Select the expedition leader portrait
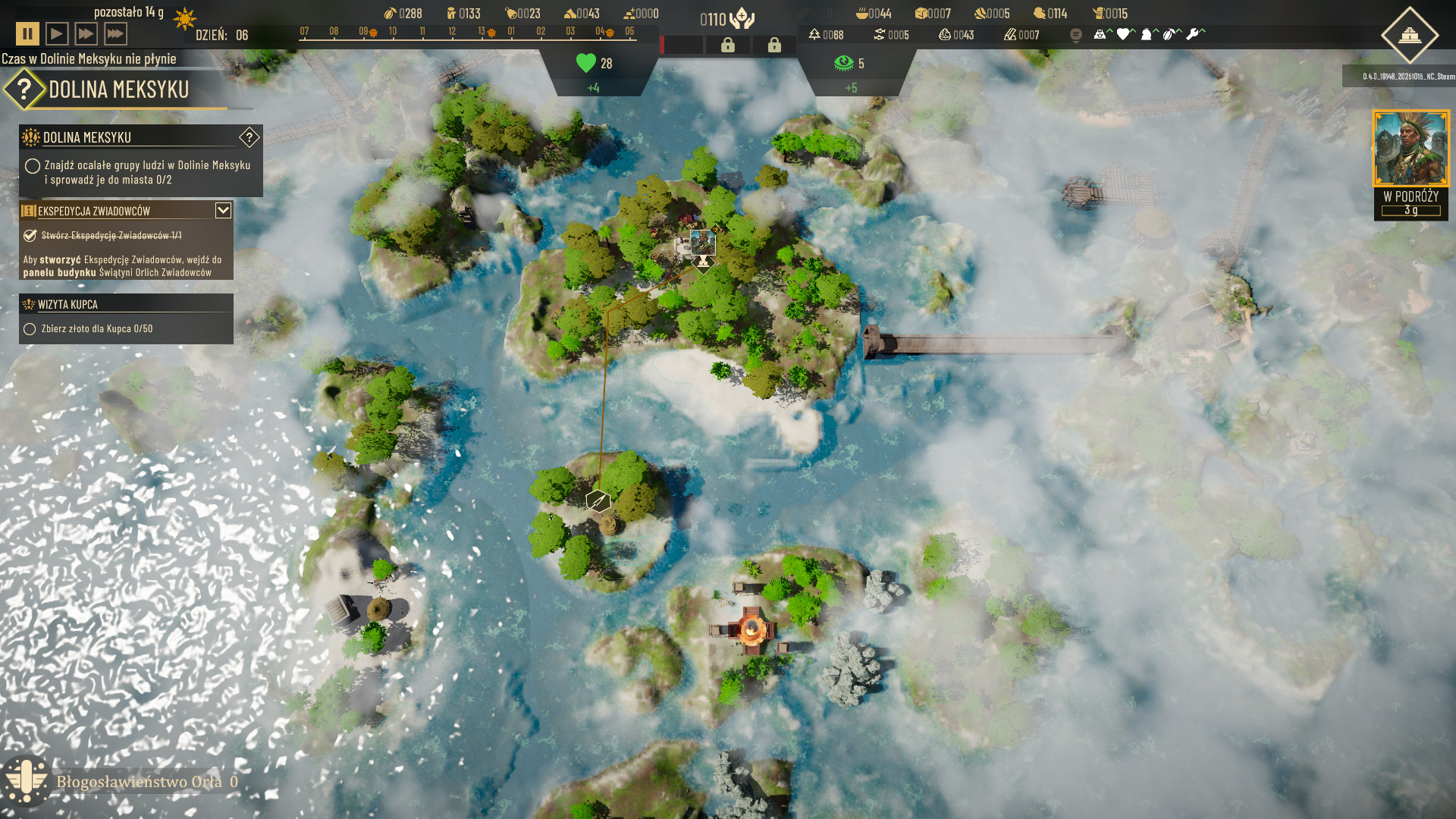The width and height of the screenshot is (1456, 819). point(1410,149)
